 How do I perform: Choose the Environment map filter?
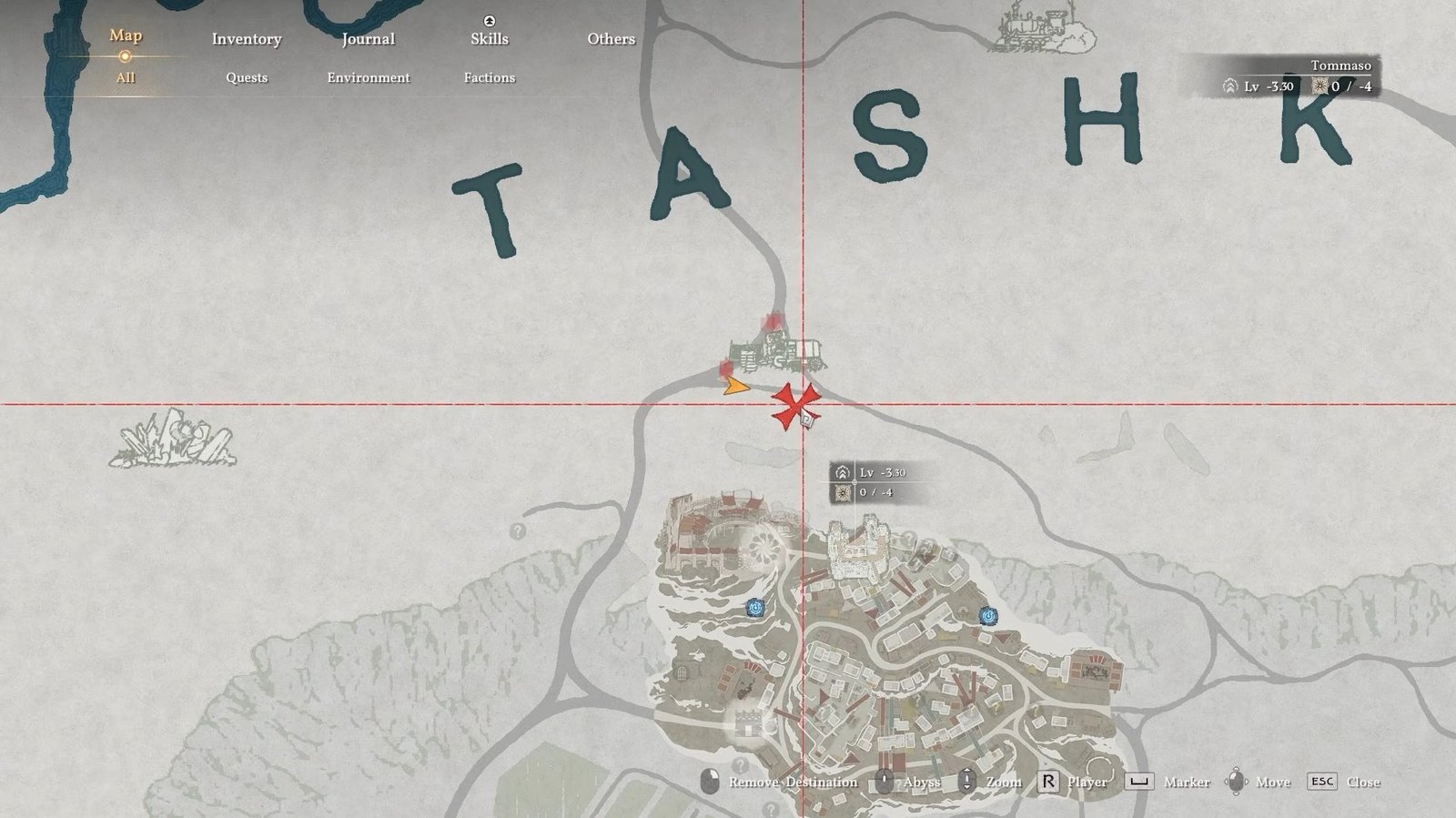coord(369,77)
